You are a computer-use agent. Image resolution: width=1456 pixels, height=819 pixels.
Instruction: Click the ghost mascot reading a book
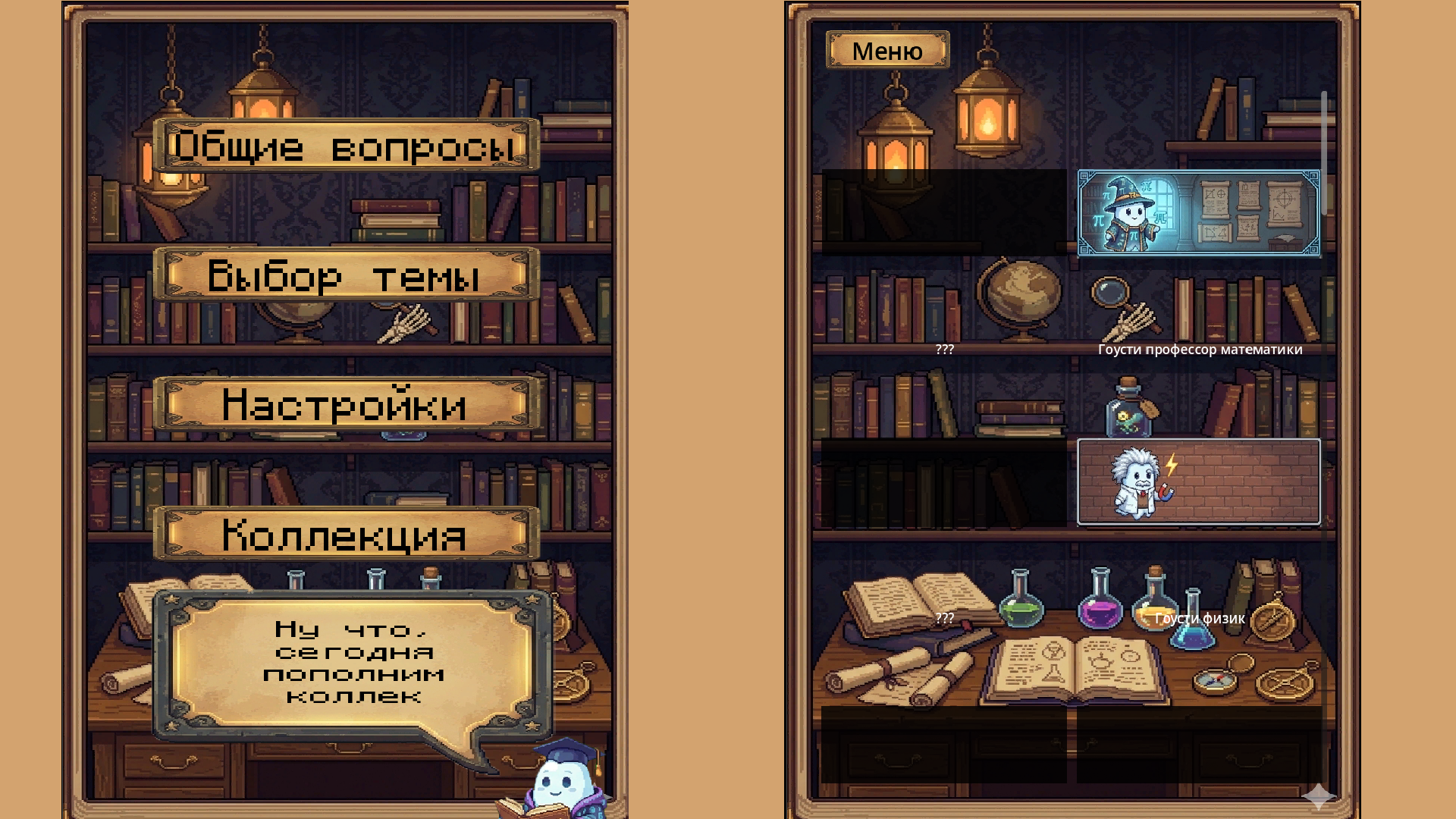click(561, 781)
